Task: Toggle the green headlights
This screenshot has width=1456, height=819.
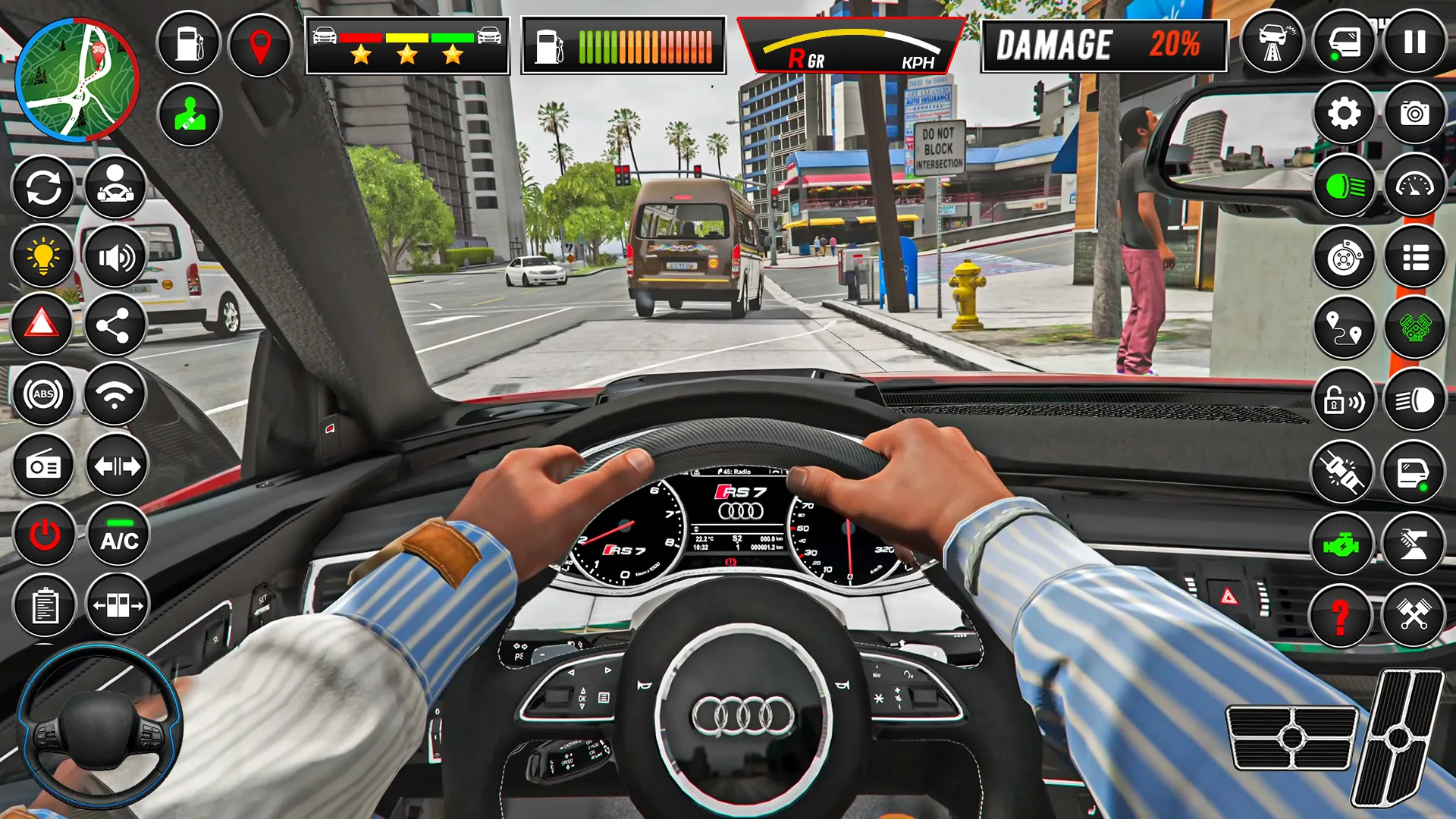Action: pyautogui.click(x=1343, y=184)
